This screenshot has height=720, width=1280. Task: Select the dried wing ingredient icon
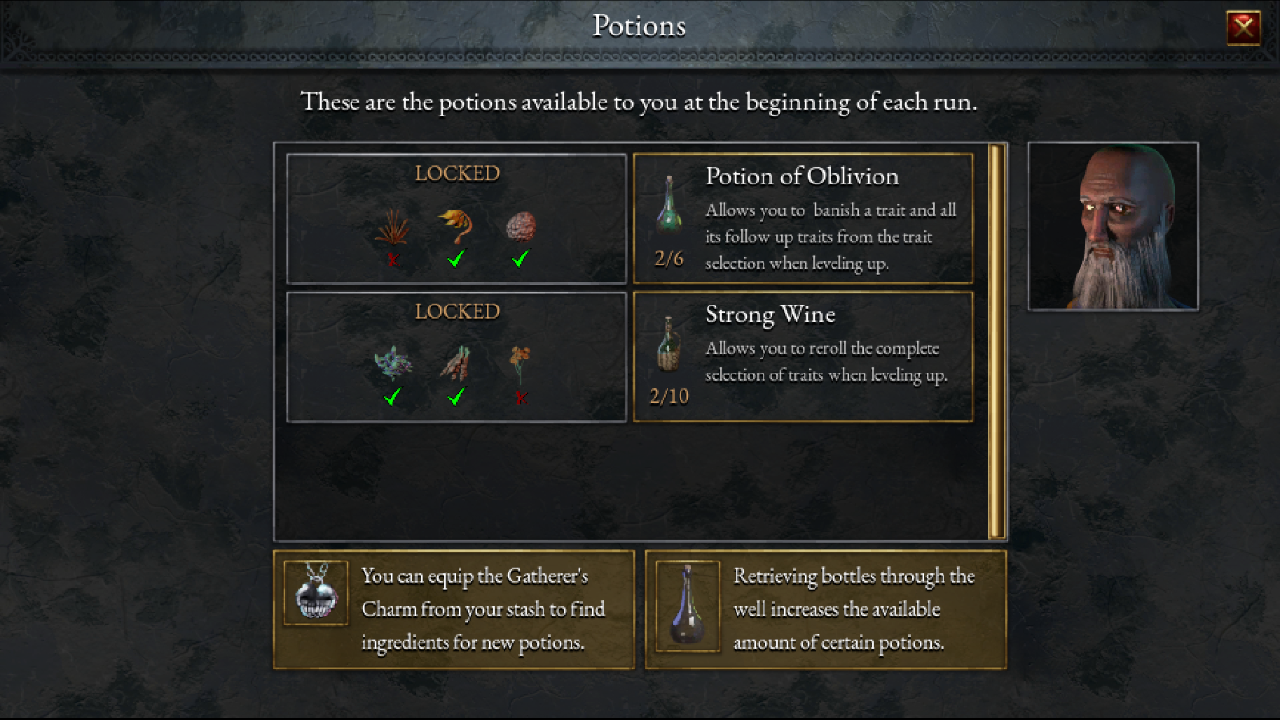tap(456, 360)
